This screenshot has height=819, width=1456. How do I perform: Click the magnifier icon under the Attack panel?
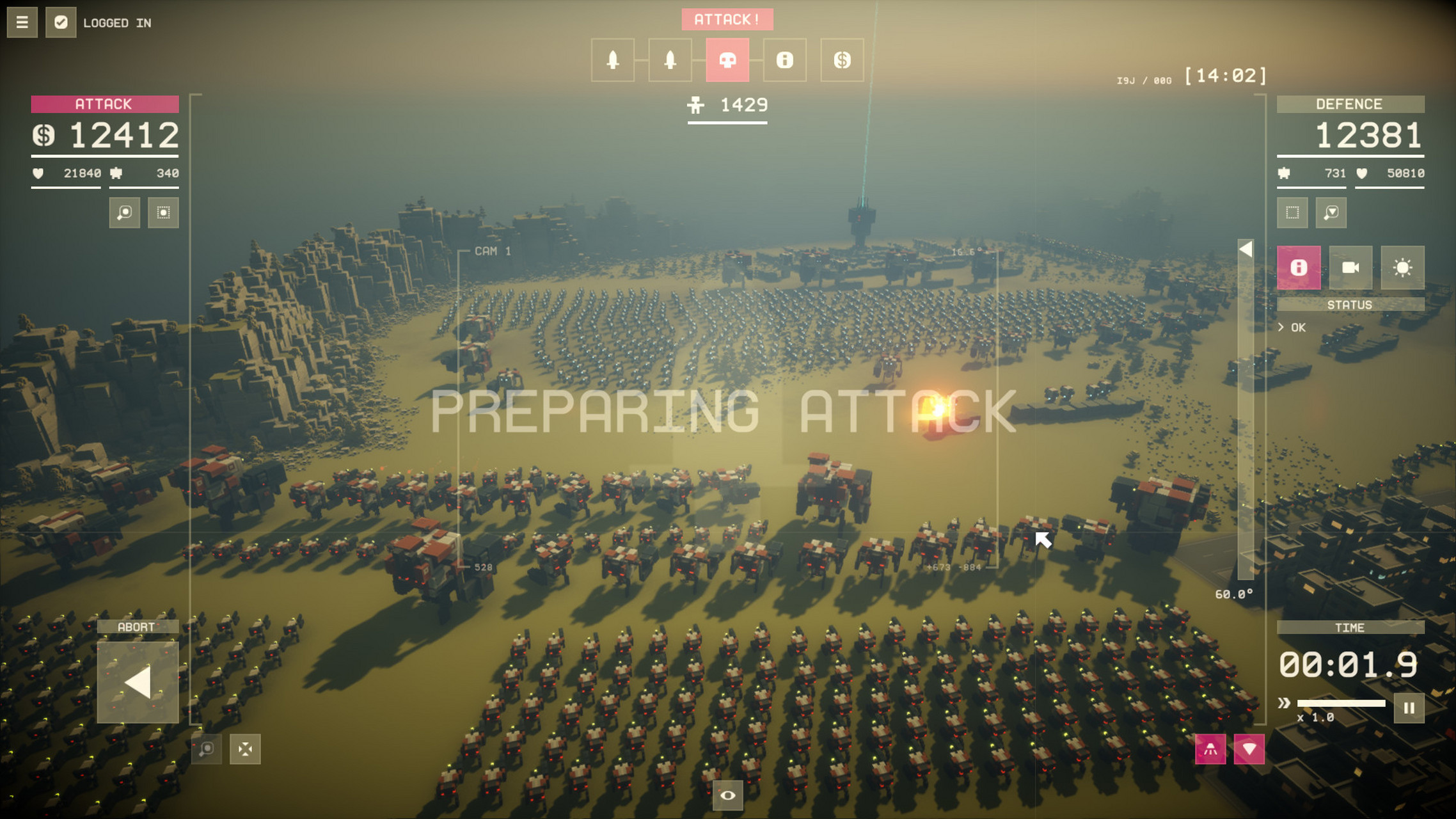[x=123, y=213]
